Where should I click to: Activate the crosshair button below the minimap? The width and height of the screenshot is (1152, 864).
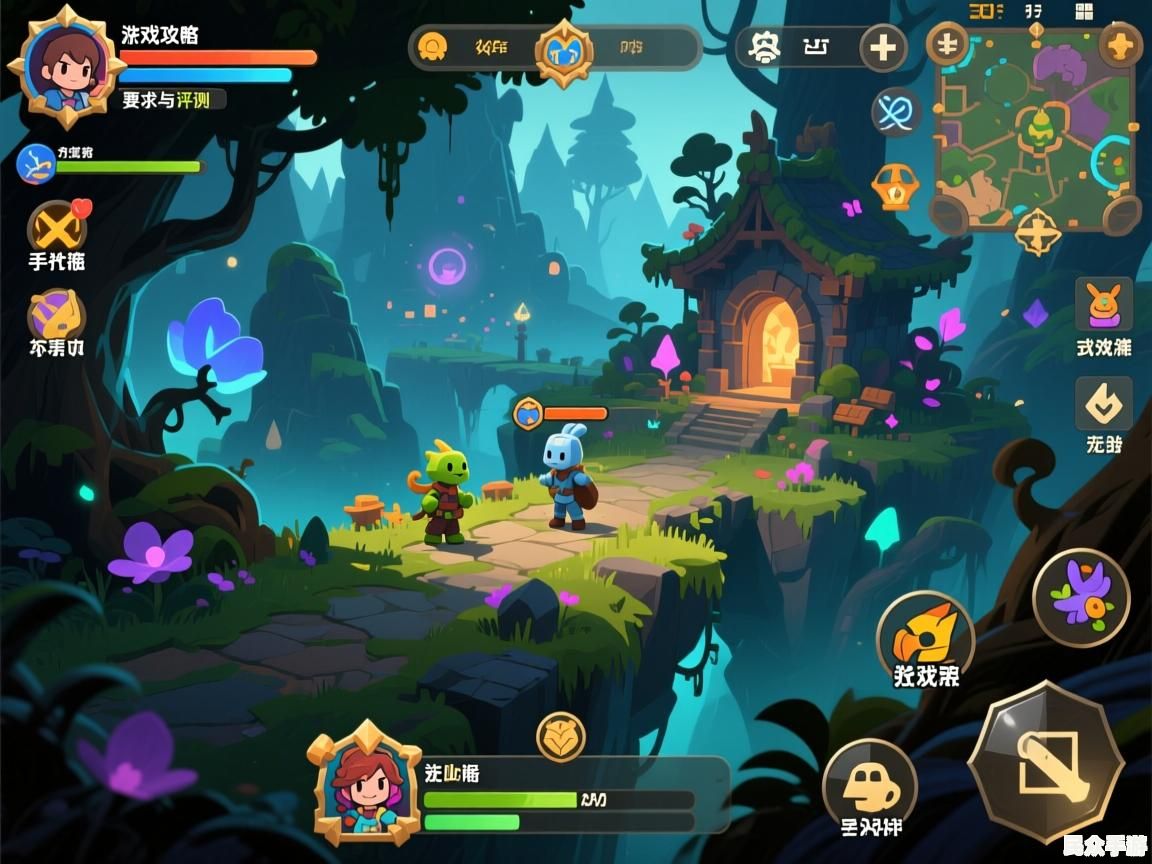(x=1037, y=233)
